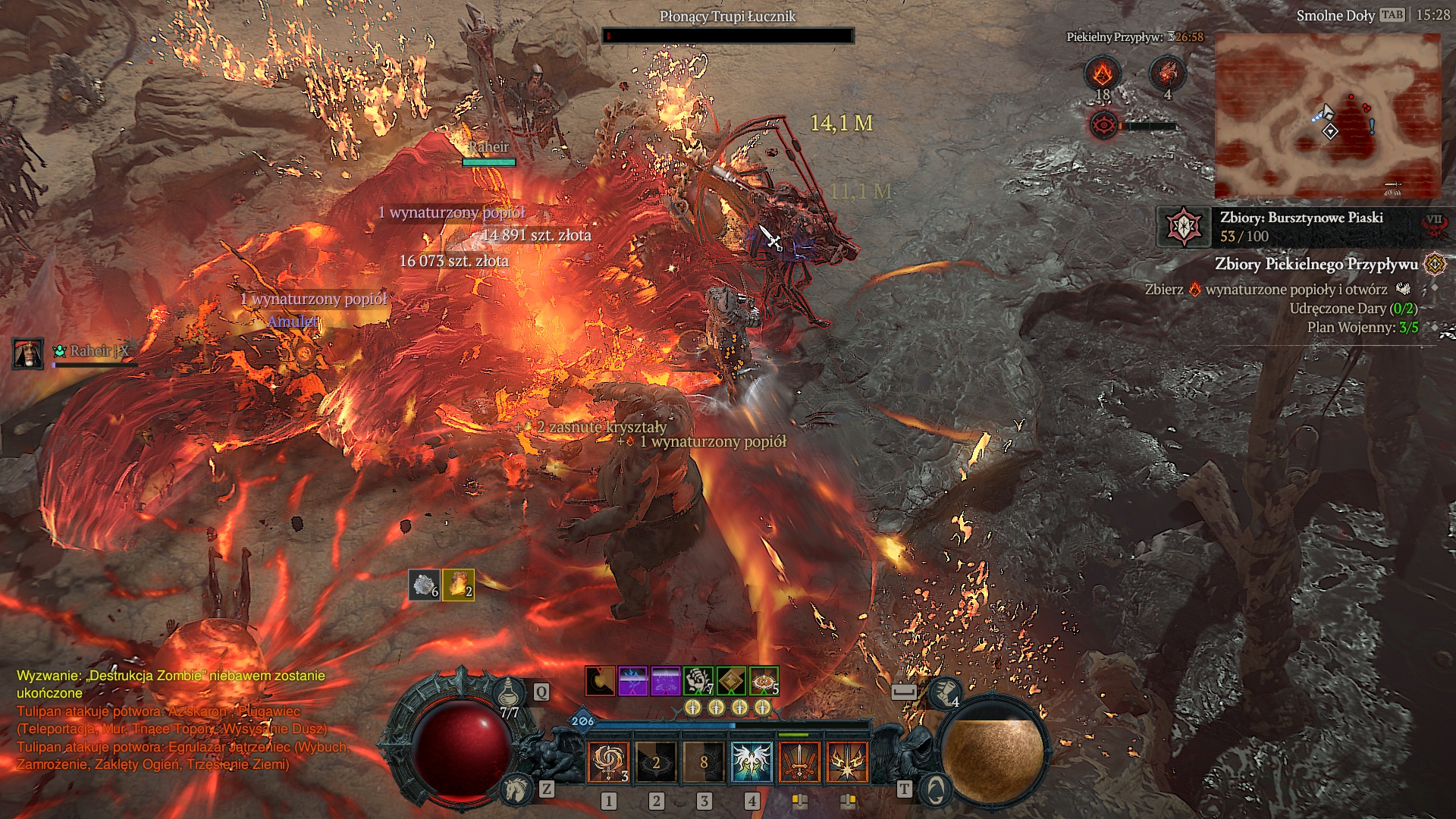Screen dimensions: 1456x819
Task: Activate the white wings skill
Action: click(x=752, y=762)
